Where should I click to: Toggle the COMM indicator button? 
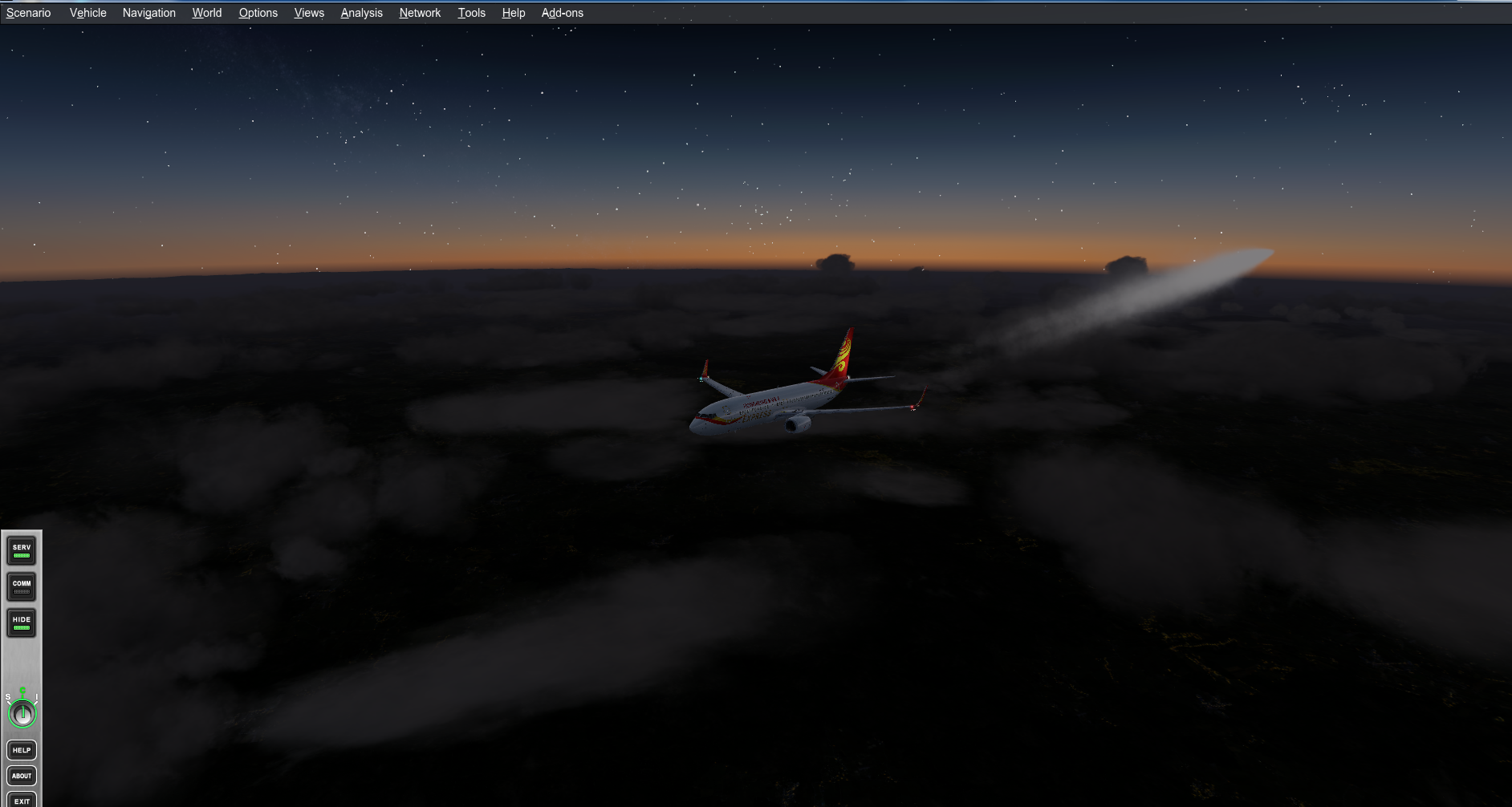(x=21, y=586)
